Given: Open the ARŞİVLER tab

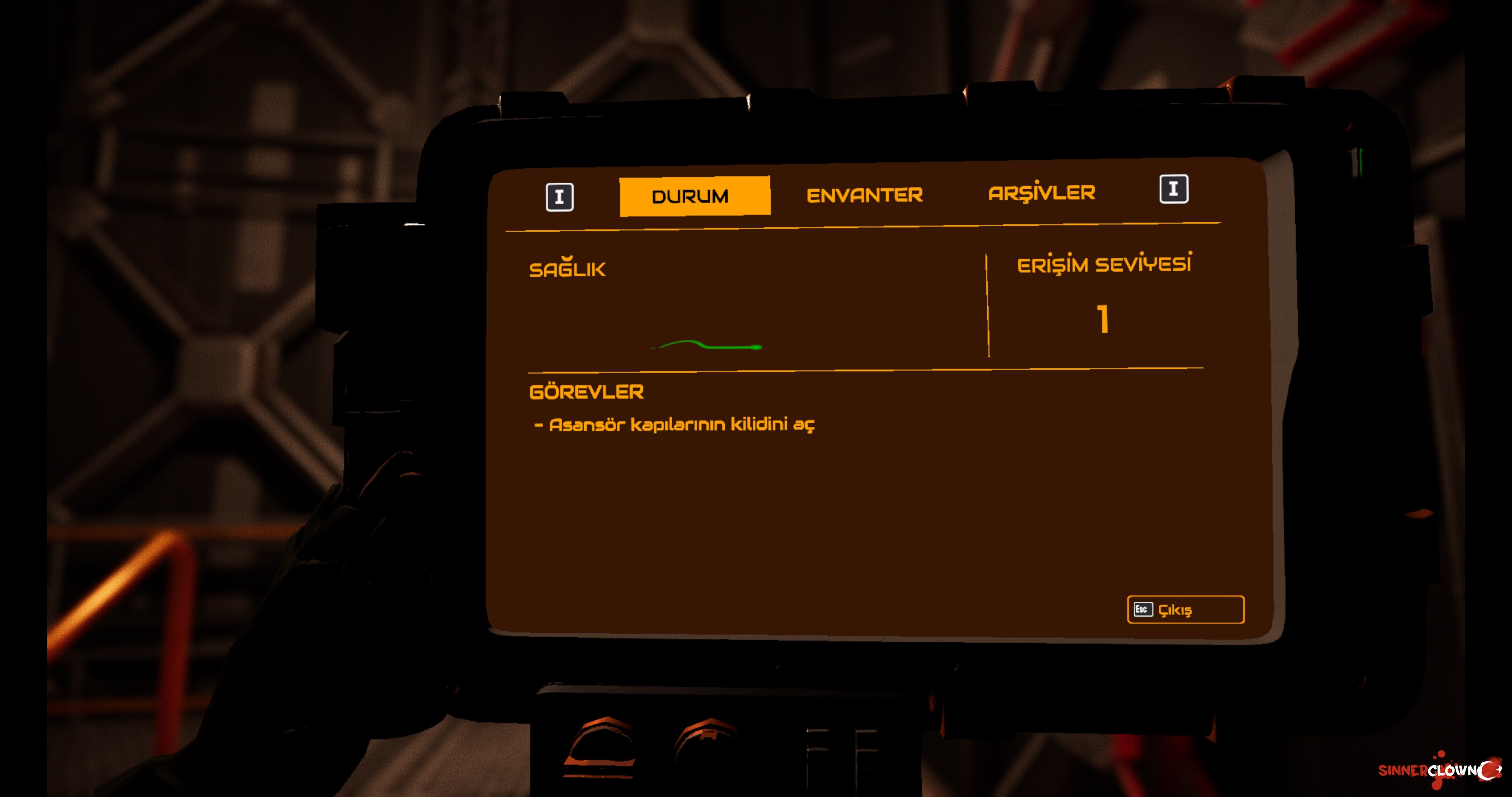Looking at the screenshot, I should pos(1041,193).
